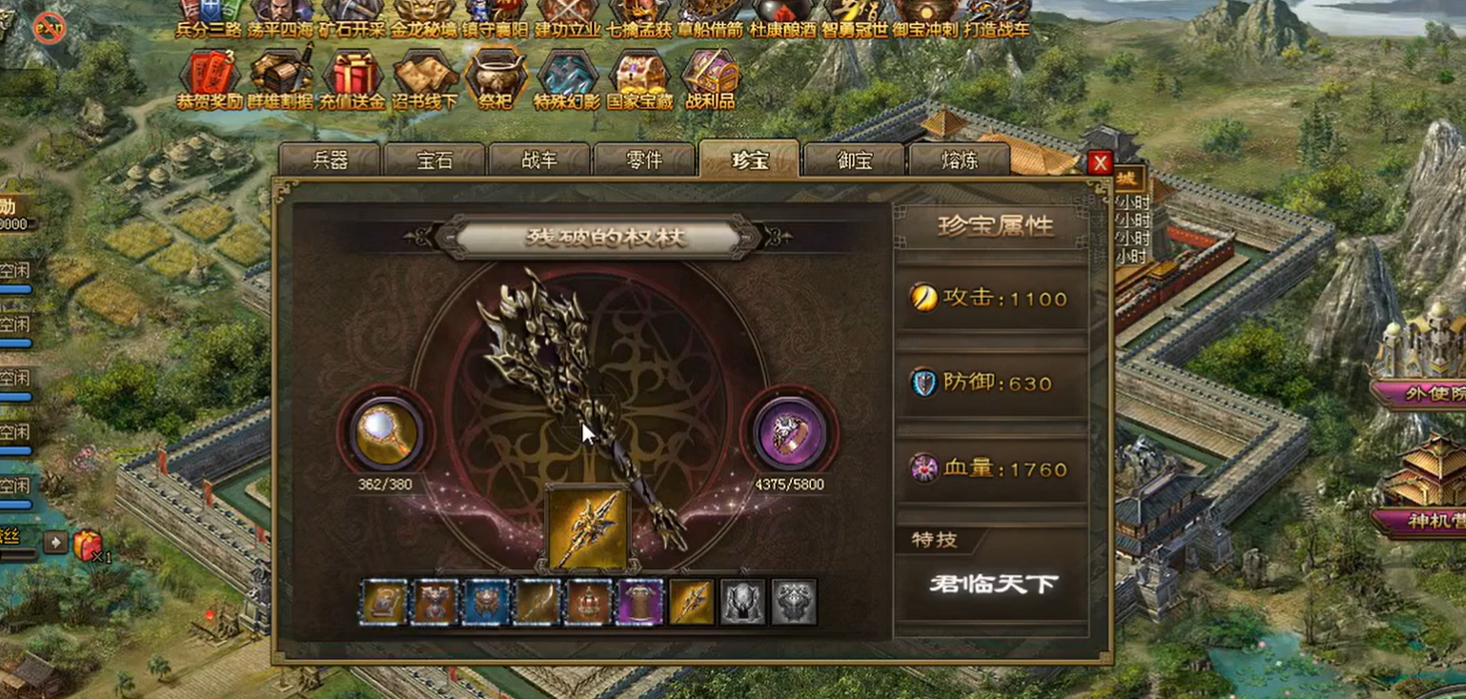Open 国家宝藏 national treasure chest
Screen dimensions: 1466x699
point(640,78)
